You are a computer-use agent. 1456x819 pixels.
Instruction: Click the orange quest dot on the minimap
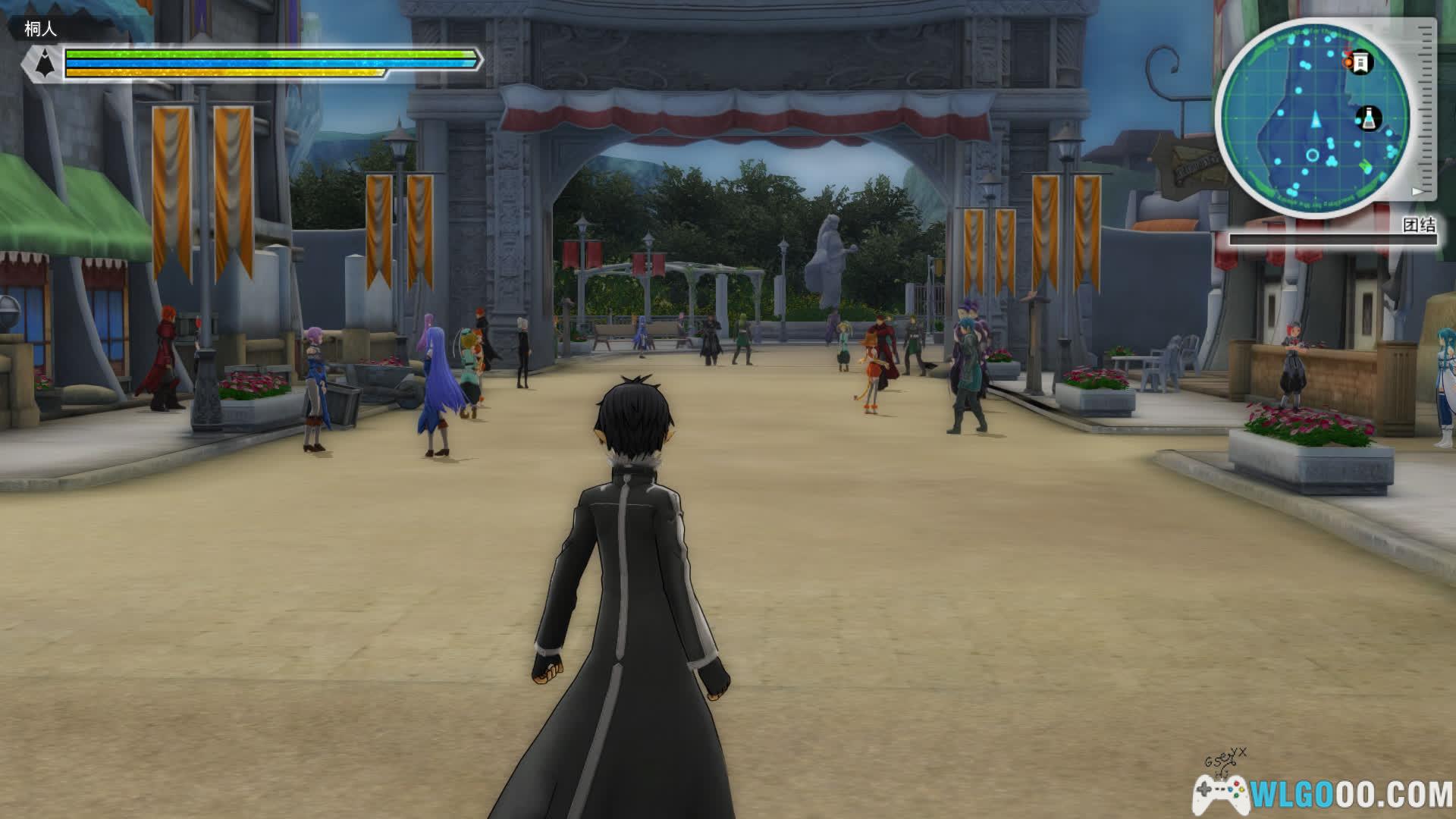1348,61
